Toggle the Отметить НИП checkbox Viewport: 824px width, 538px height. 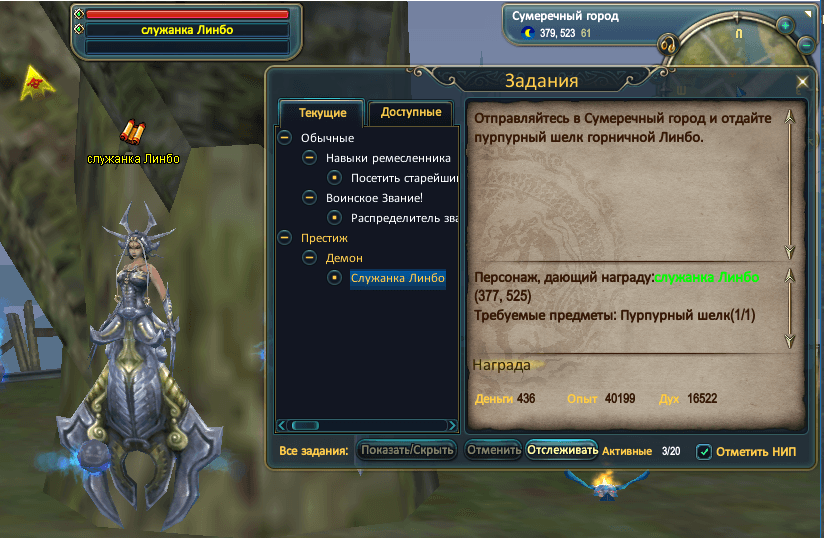[704, 451]
